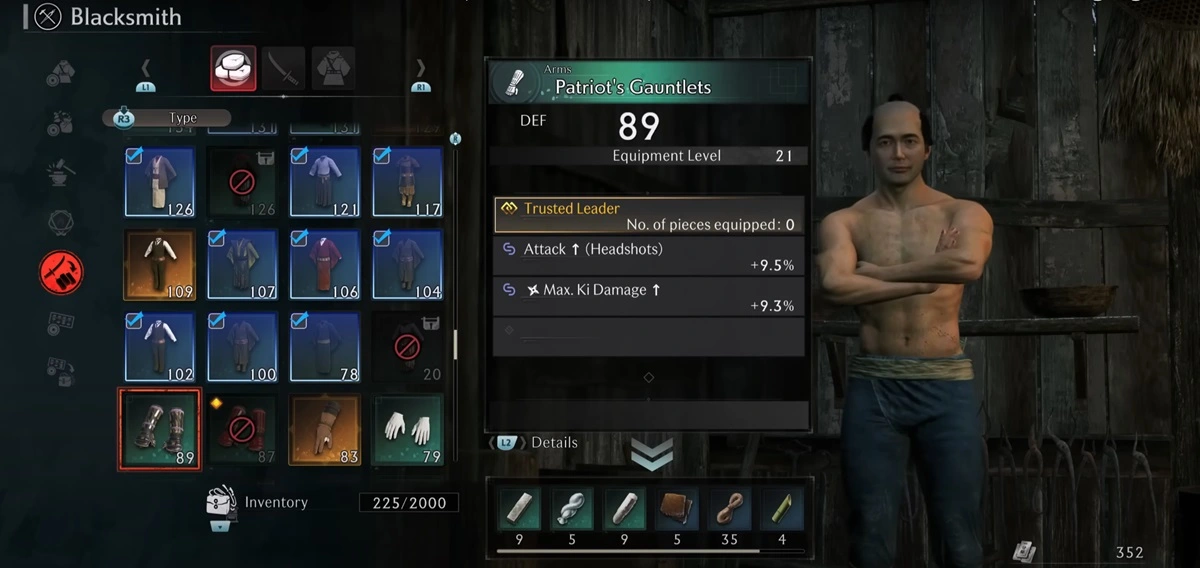Pick the blue outfit with DEF 100
1200x568 pixels.
pos(242,346)
